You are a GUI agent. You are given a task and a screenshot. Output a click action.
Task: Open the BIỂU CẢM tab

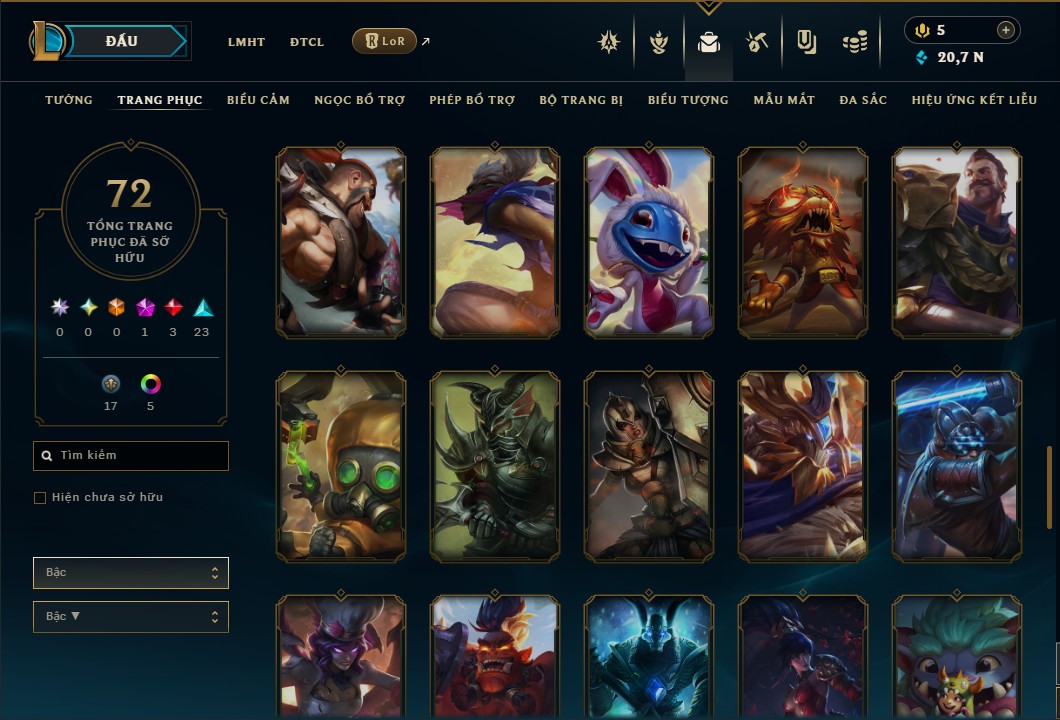click(x=258, y=100)
